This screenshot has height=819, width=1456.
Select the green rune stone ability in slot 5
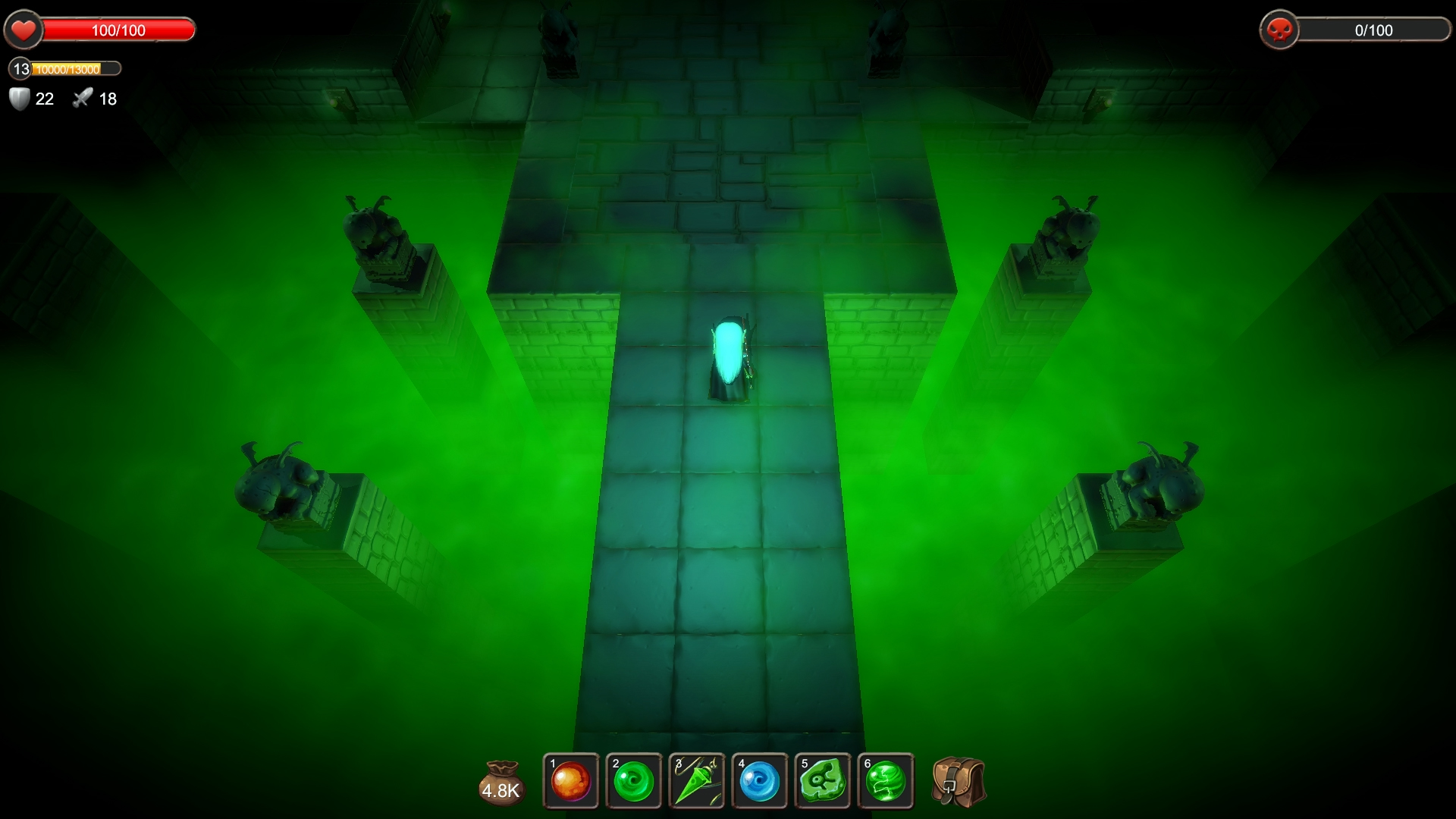pyautogui.click(x=824, y=781)
